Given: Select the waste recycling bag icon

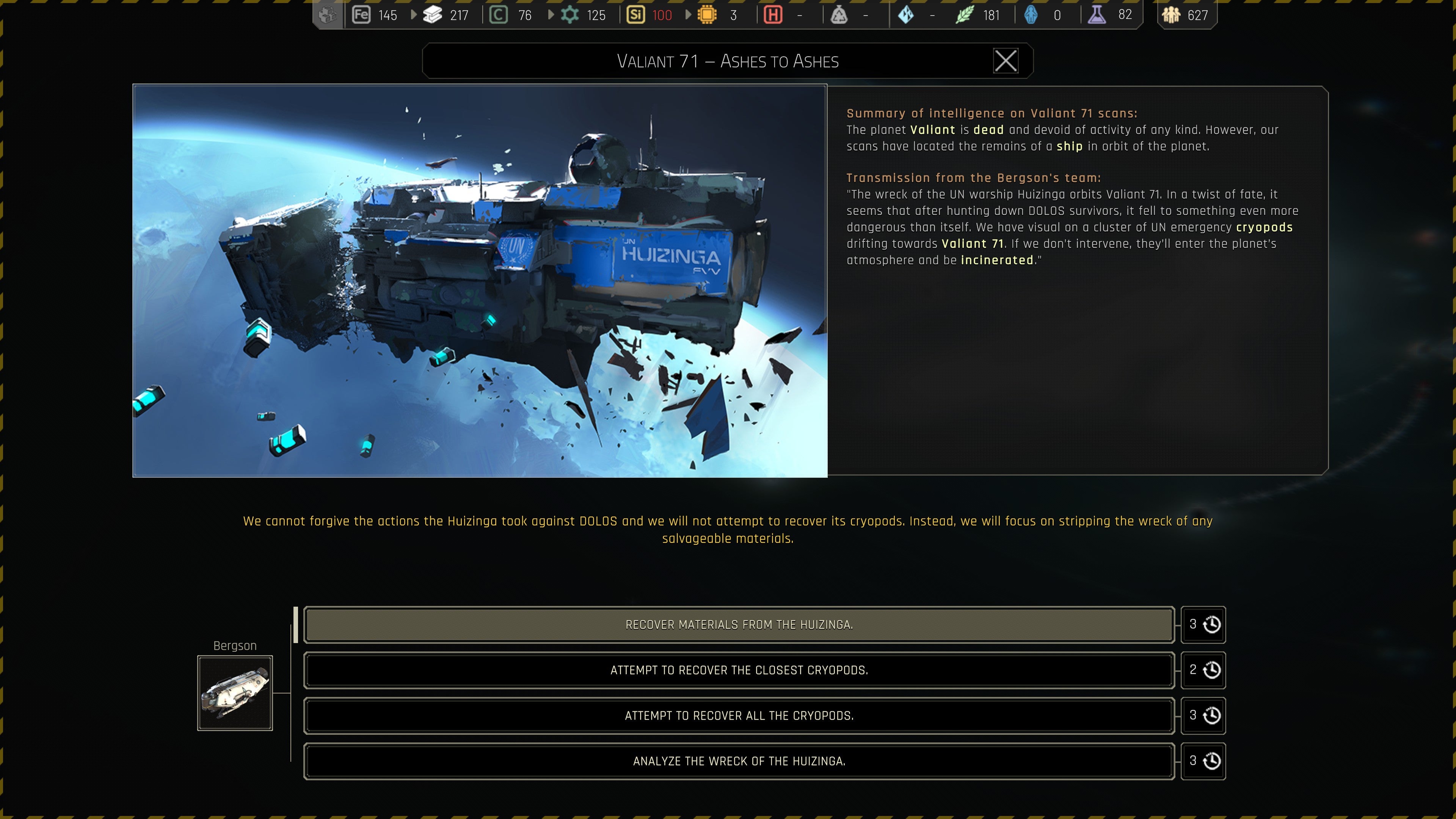Looking at the screenshot, I should tap(840, 15).
